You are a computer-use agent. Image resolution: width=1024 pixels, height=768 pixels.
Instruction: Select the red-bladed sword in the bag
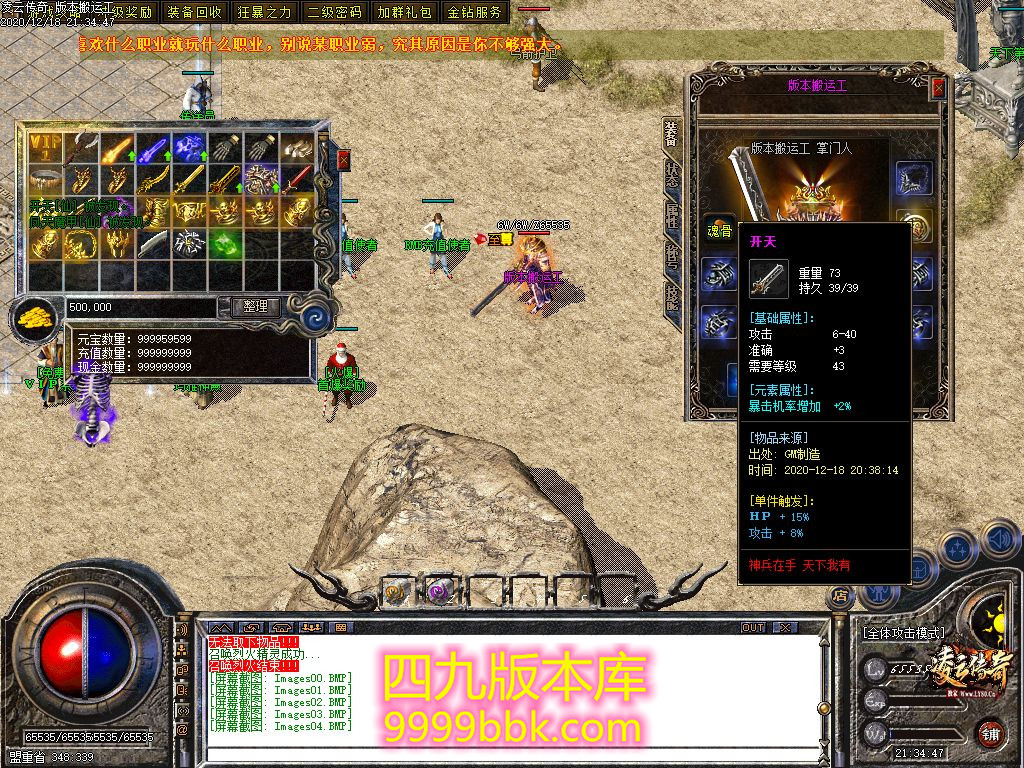[298, 180]
